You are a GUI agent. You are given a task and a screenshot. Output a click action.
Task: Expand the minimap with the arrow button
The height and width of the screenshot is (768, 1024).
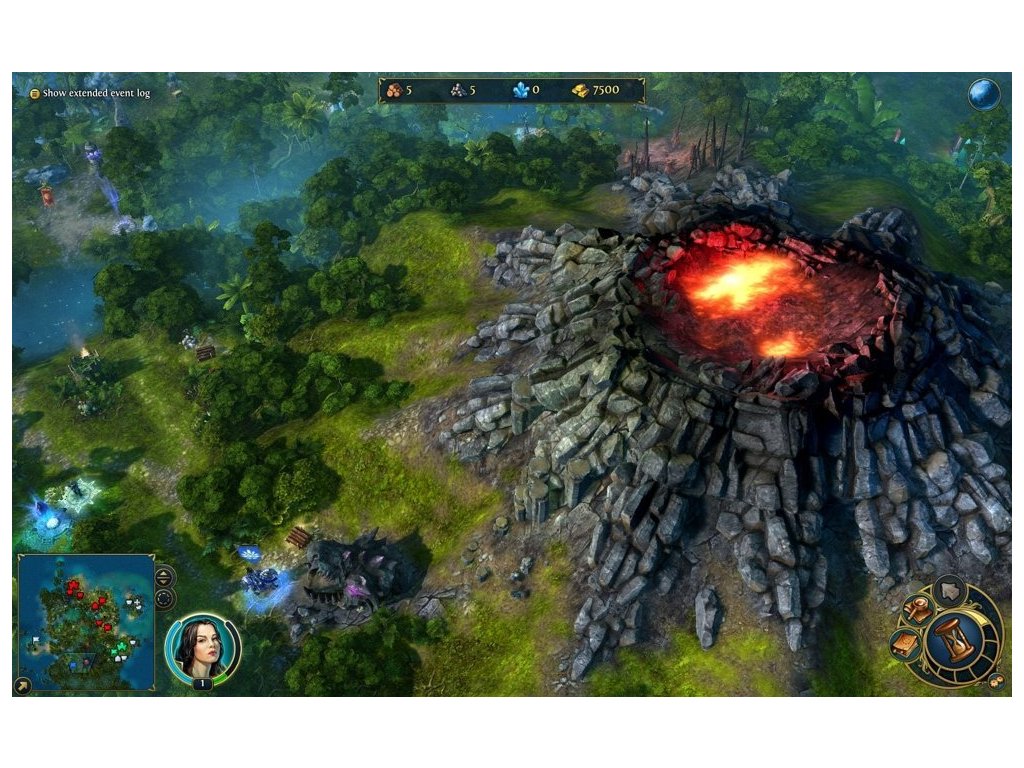click(23, 686)
